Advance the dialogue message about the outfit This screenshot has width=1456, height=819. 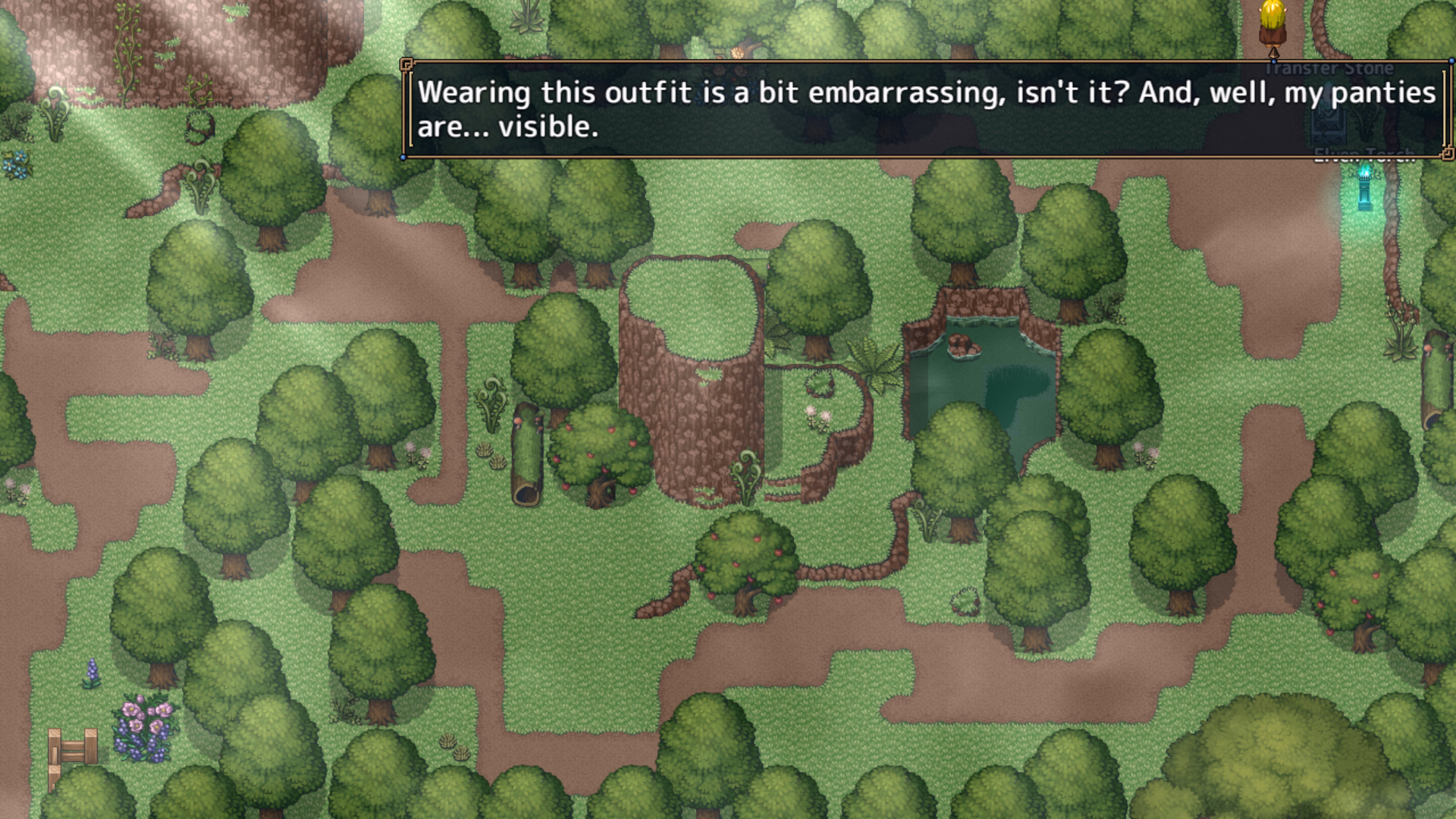[925, 109]
